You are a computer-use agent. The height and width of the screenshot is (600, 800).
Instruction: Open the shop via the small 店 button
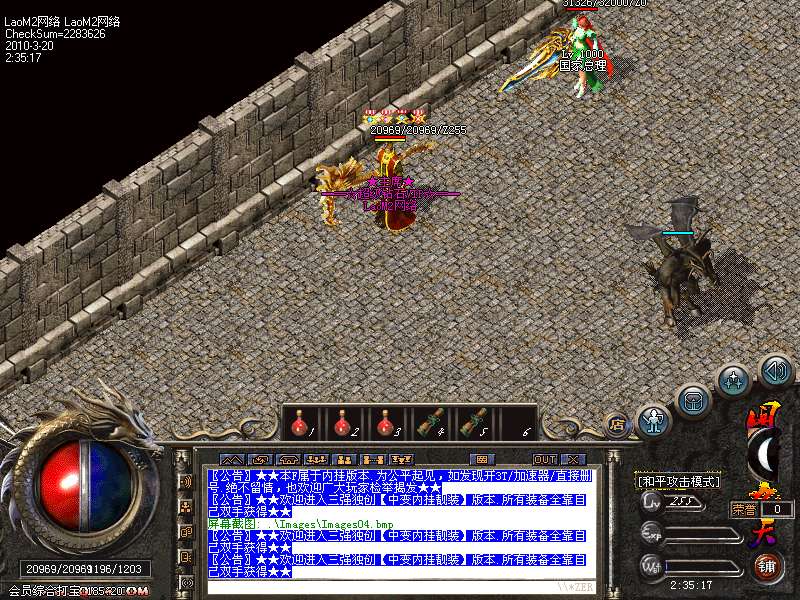(x=616, y=425)
